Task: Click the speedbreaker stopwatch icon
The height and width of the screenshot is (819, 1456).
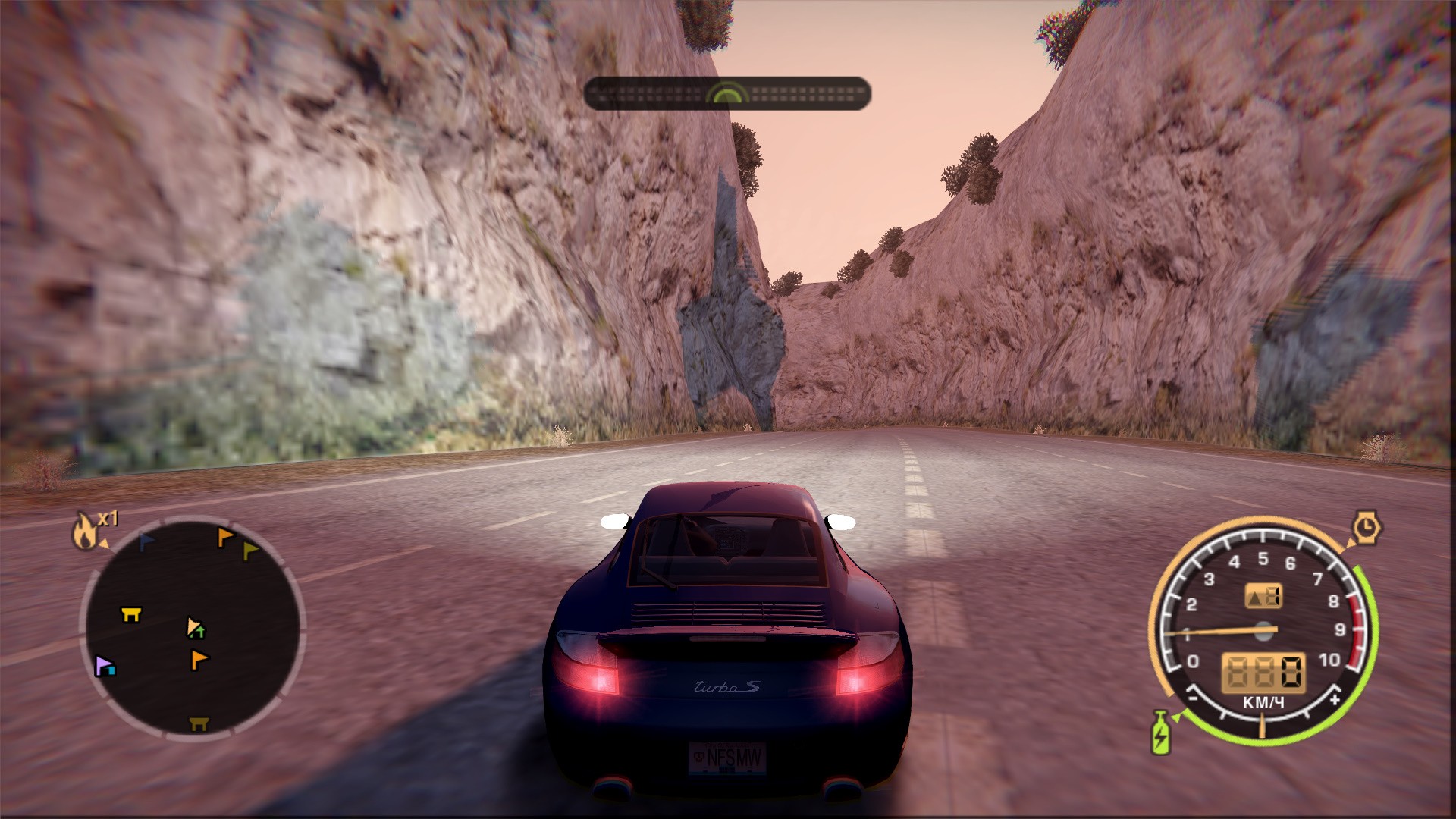Action: tap(1367, 526)
